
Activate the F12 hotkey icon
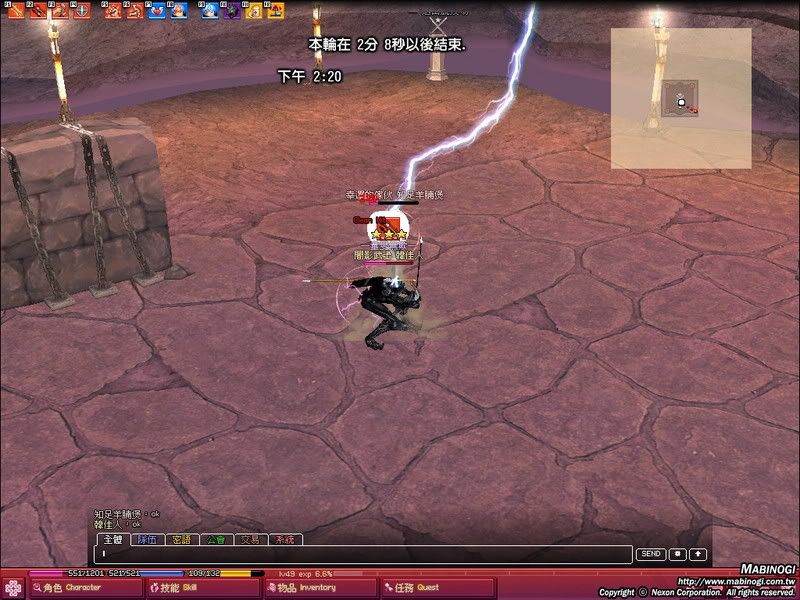pos(276,10)
